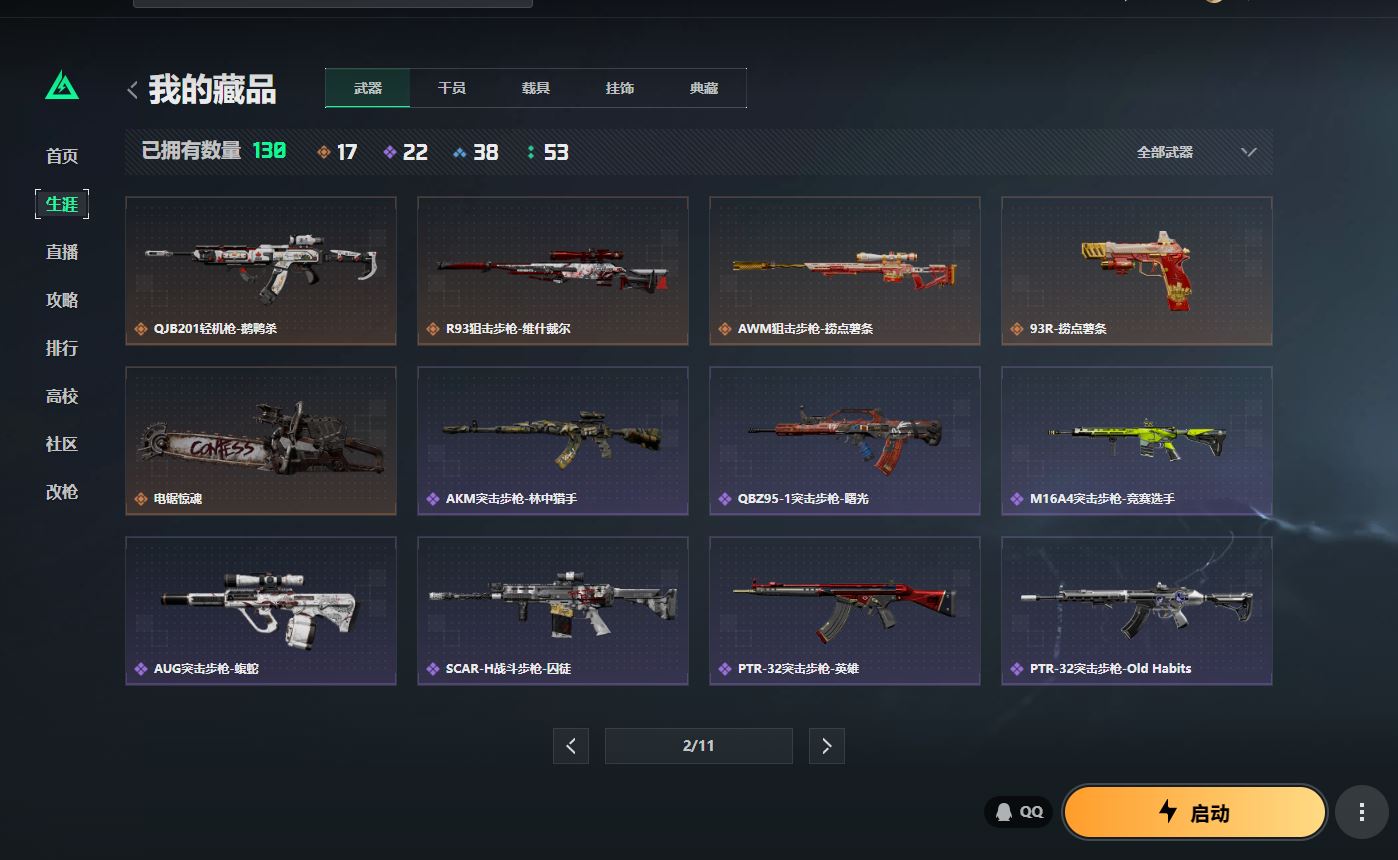
Task: Open the 首页 sidebar entry
Action: click(62, 156)
